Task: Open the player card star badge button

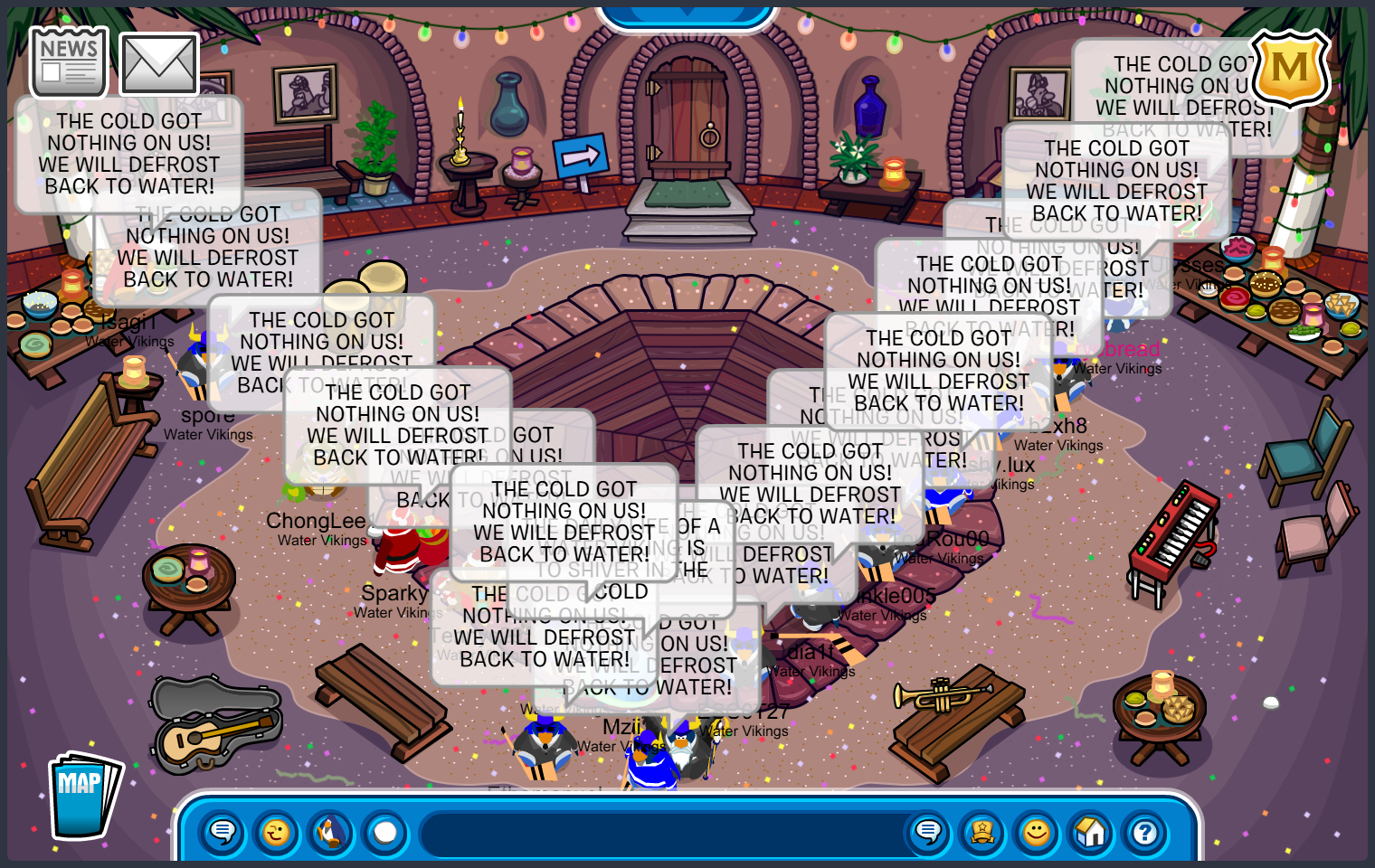Action: (982, 831)
